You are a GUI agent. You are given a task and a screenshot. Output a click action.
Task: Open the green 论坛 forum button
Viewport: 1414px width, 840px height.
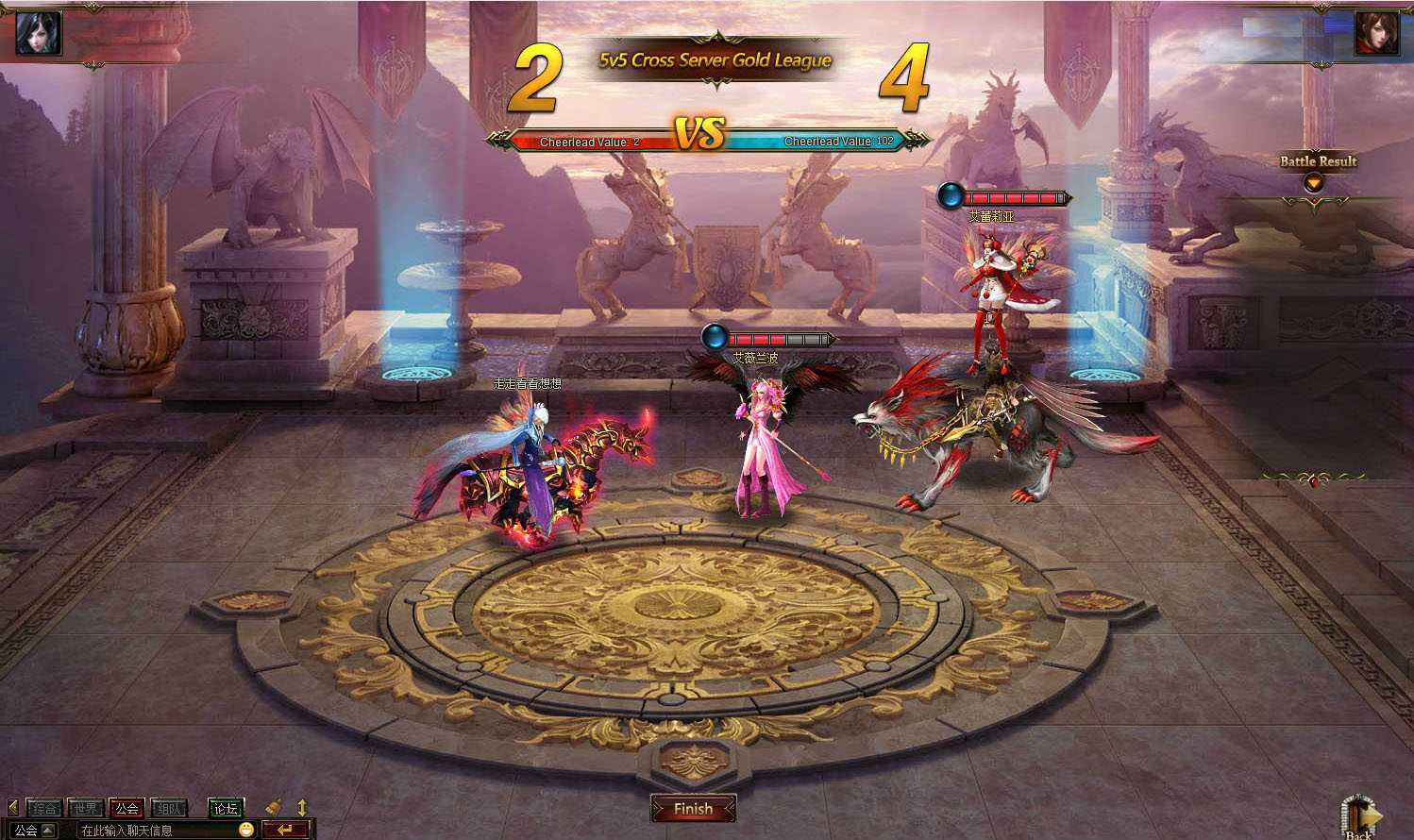coord(226,808)
